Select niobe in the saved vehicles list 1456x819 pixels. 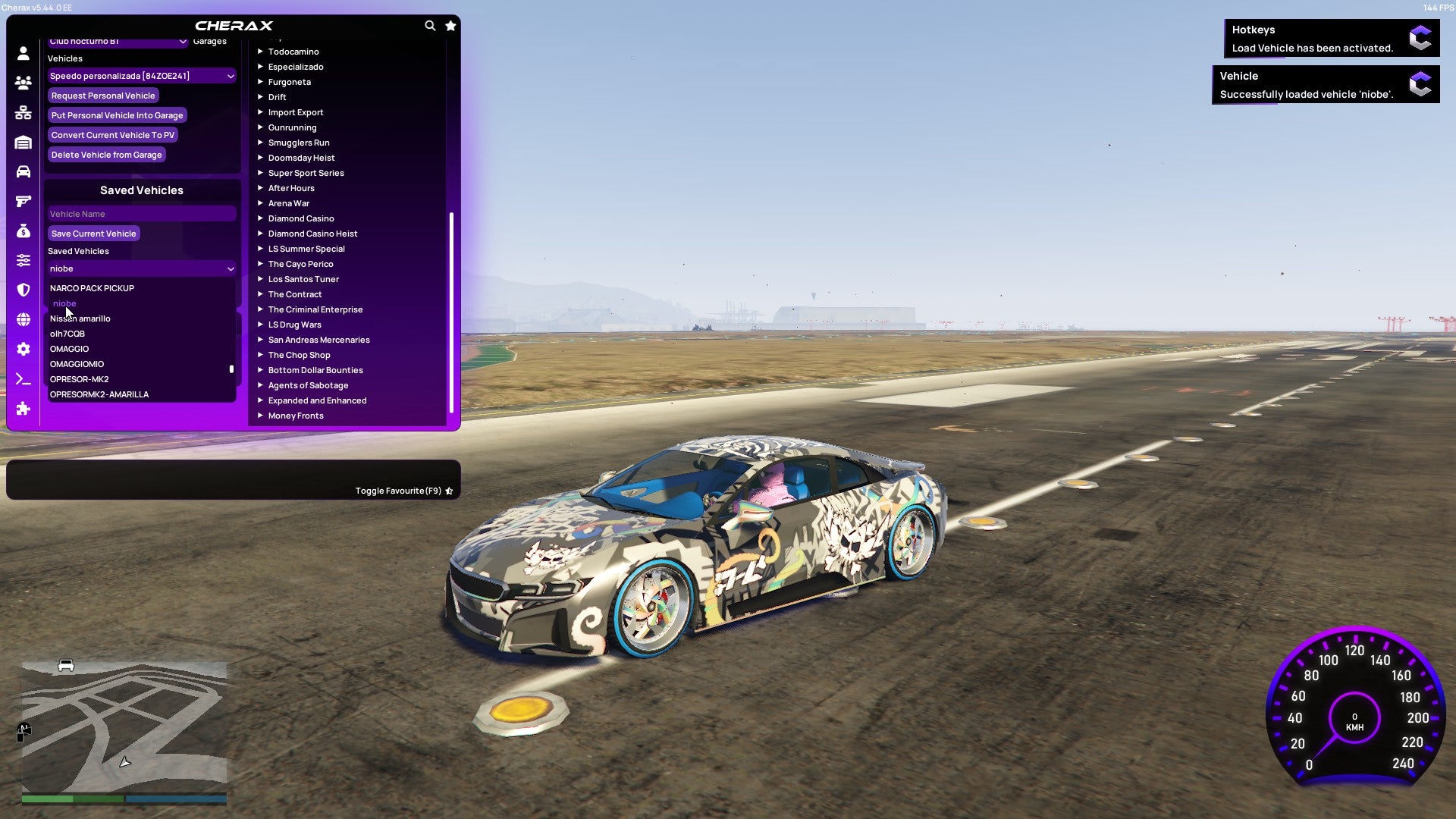coord(64,303)
